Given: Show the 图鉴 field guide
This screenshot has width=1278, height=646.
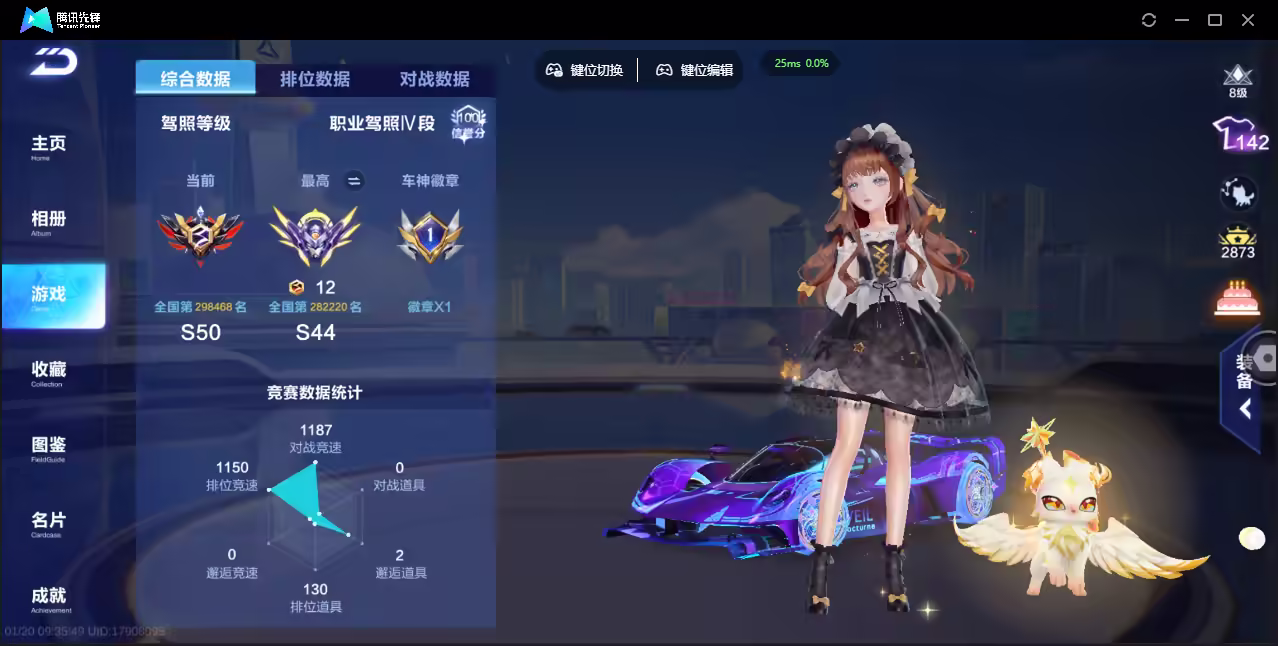Looking at the screenshot, I should 48,447.
